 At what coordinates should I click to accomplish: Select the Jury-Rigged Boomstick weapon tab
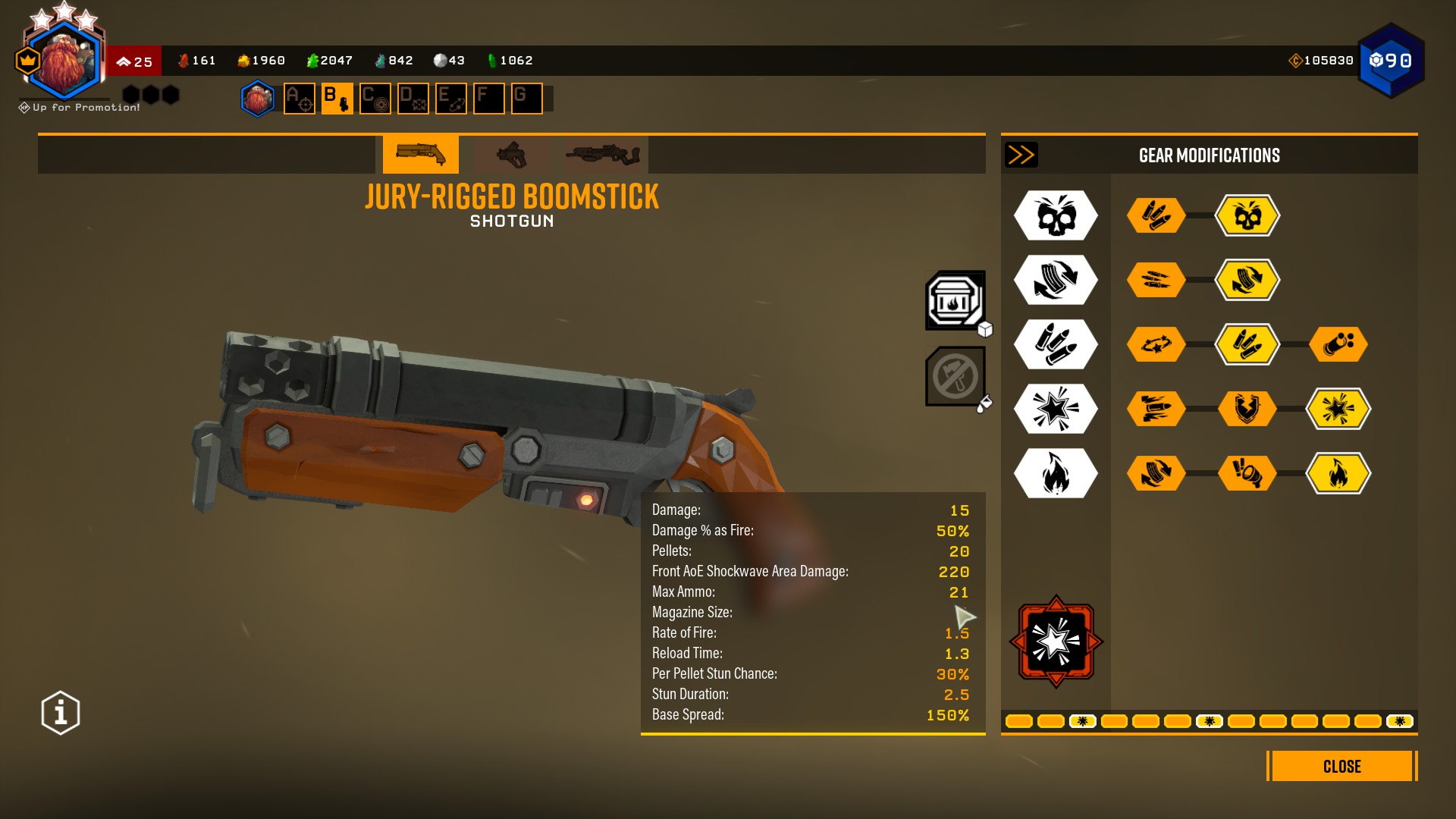[x=421, y=154]
